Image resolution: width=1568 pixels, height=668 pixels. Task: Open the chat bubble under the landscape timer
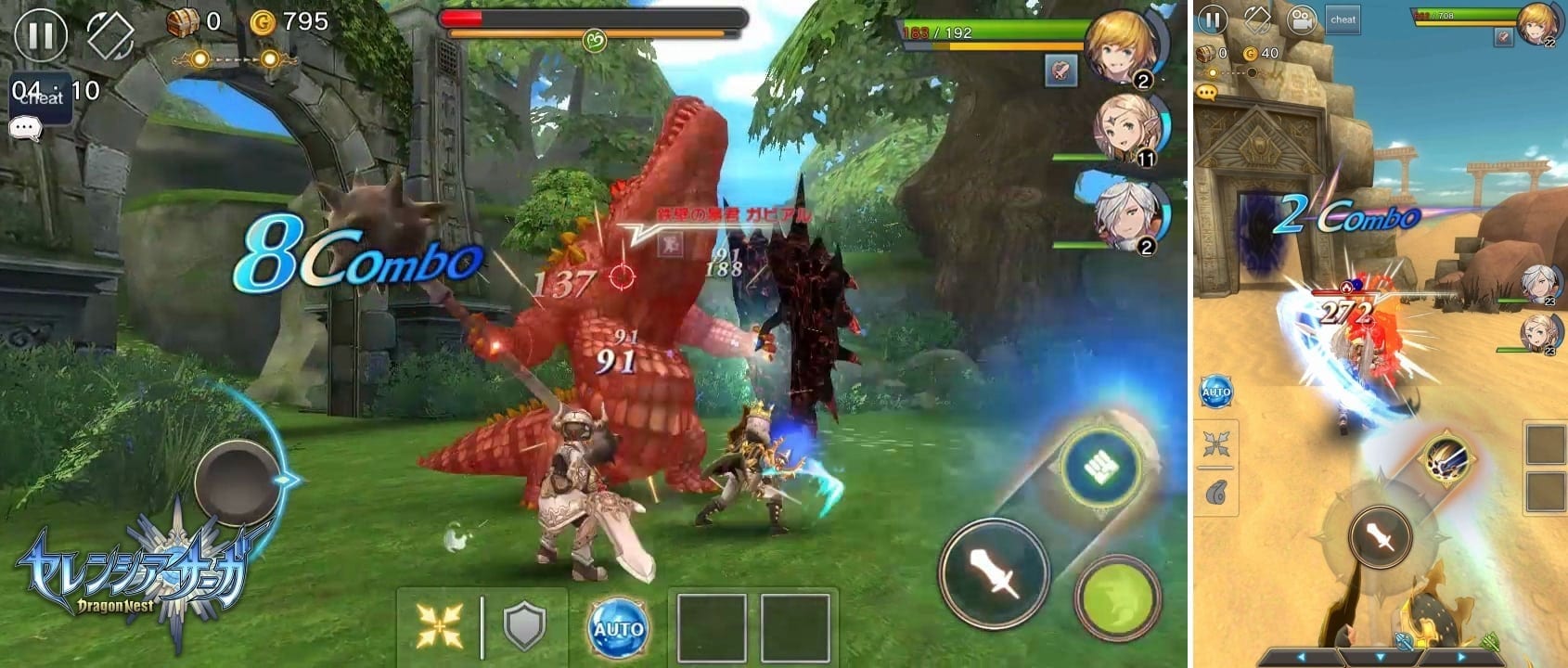pos(25,128)
